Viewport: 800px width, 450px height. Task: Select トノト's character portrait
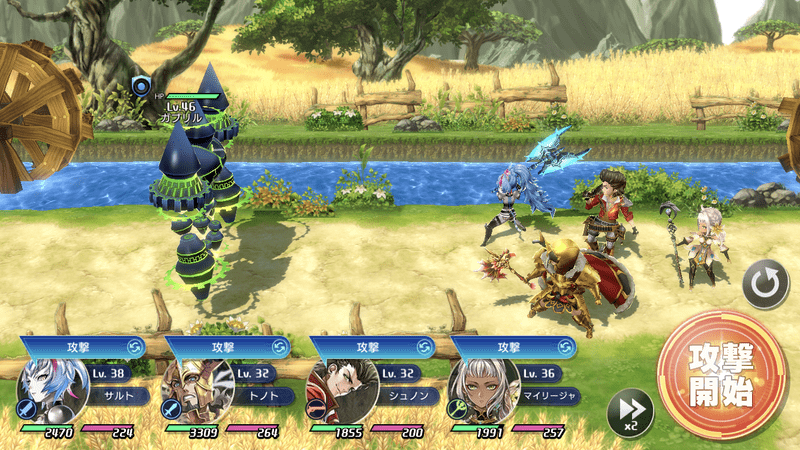(x=190, y=391)
